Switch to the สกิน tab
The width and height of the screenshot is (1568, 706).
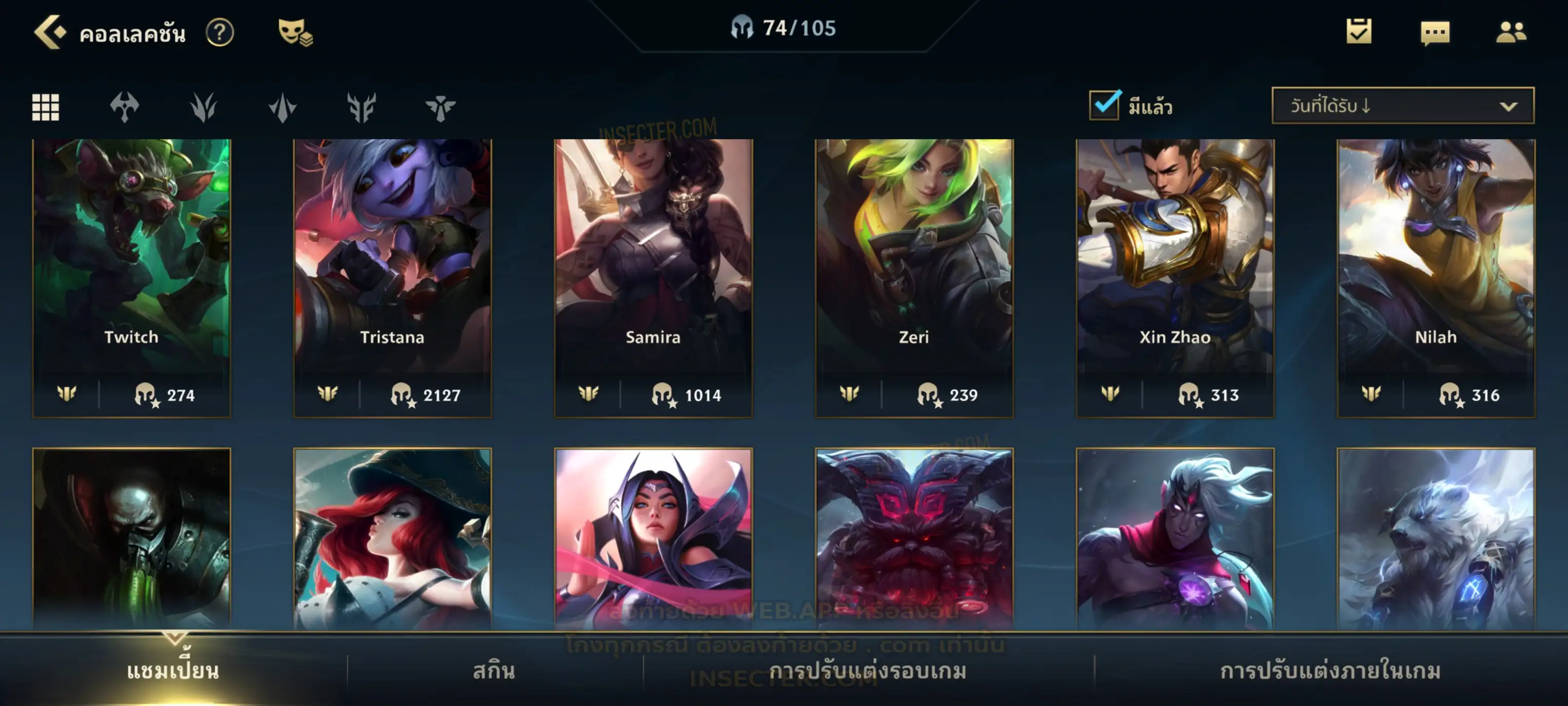(494, 671)
